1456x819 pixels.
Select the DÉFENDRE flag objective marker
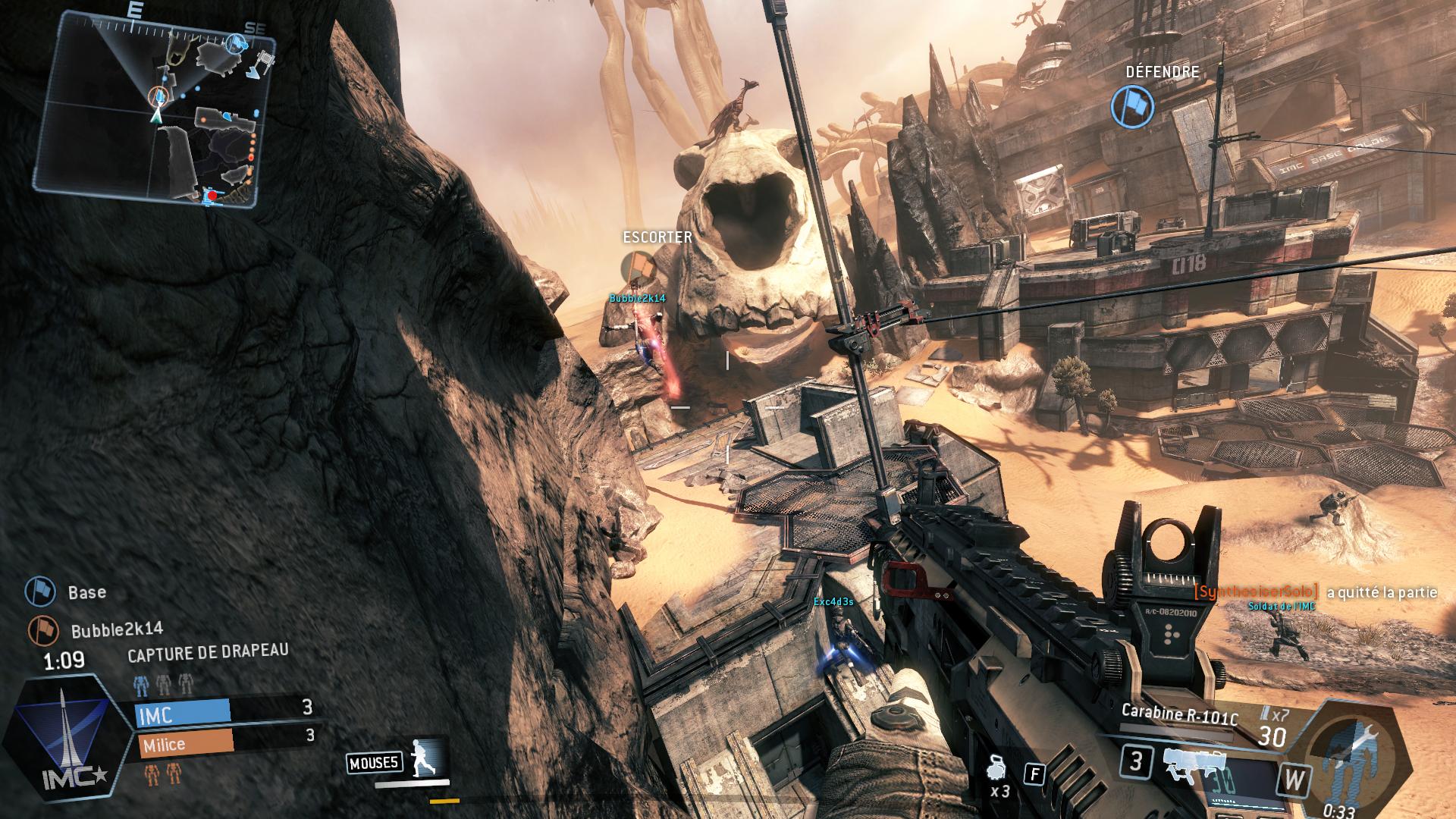1132,106
